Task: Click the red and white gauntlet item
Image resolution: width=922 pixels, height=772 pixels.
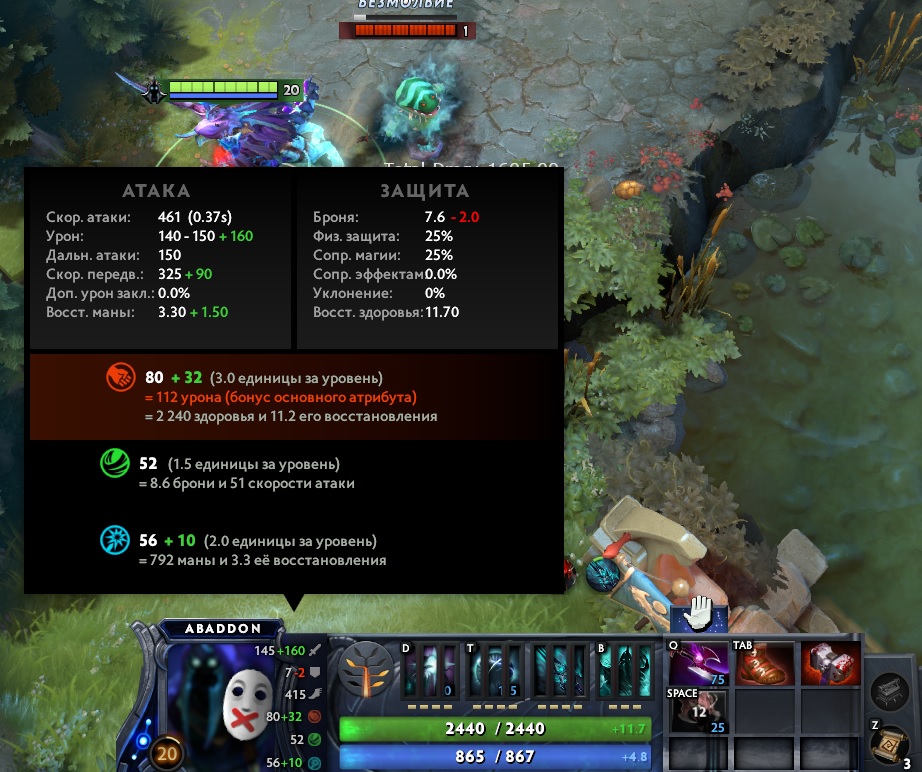Action: pyautogui.click(x=830, y=664)
